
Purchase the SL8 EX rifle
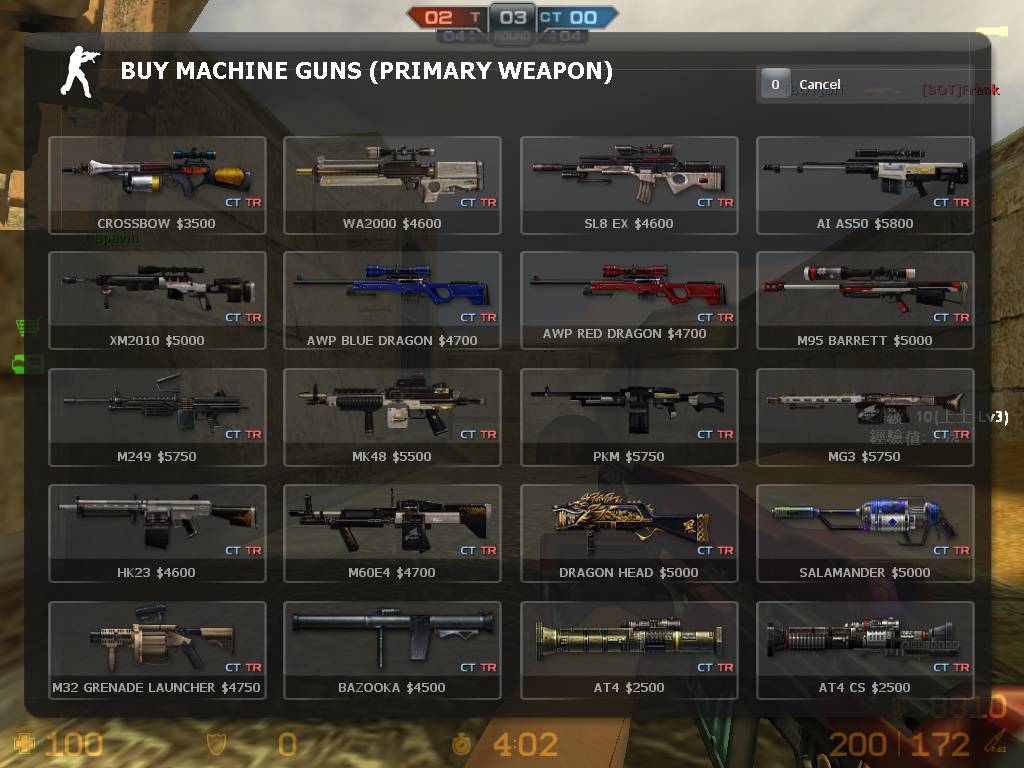(629, 185)
